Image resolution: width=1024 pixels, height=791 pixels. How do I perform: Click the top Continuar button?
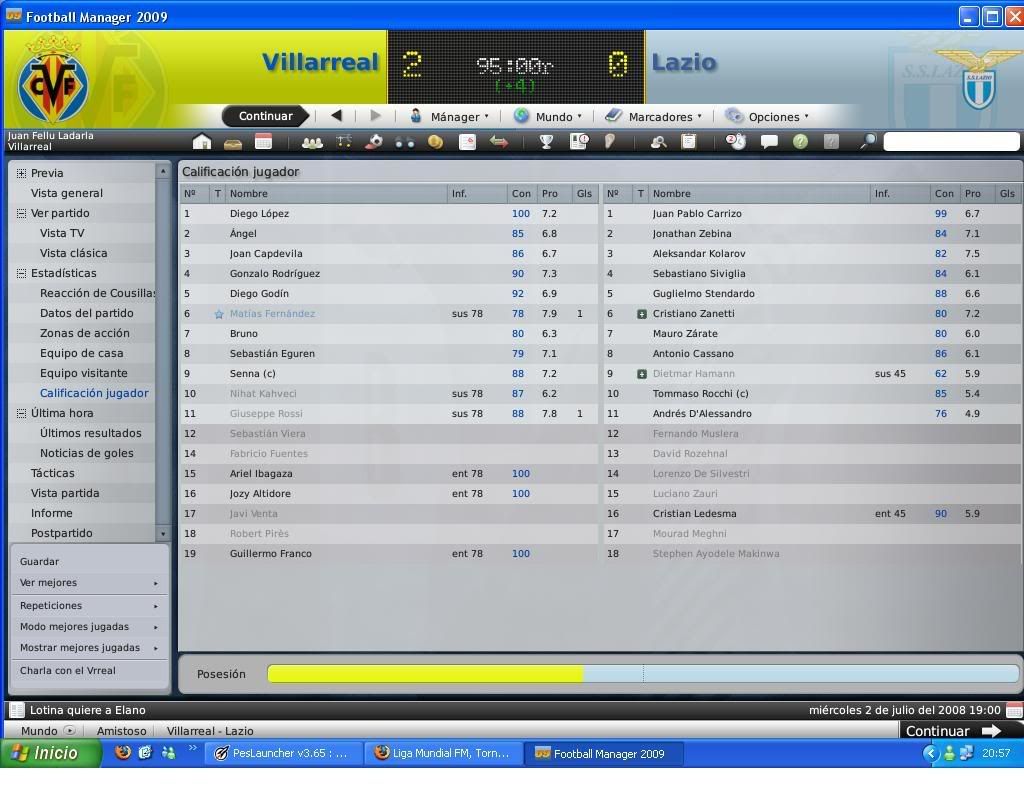(265, 116)
